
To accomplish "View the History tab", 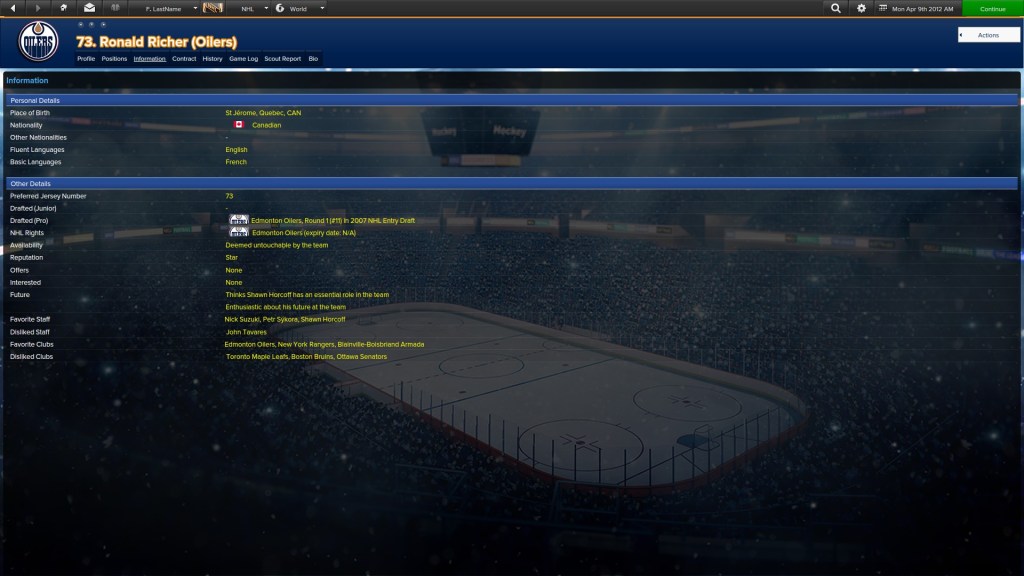I will click(212, 59).
